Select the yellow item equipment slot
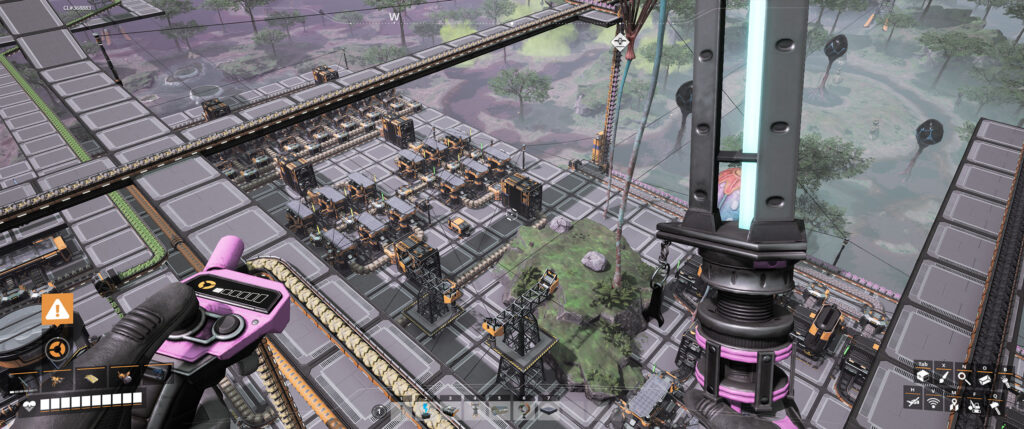The image size is (1024, 429). click(89, 377)
